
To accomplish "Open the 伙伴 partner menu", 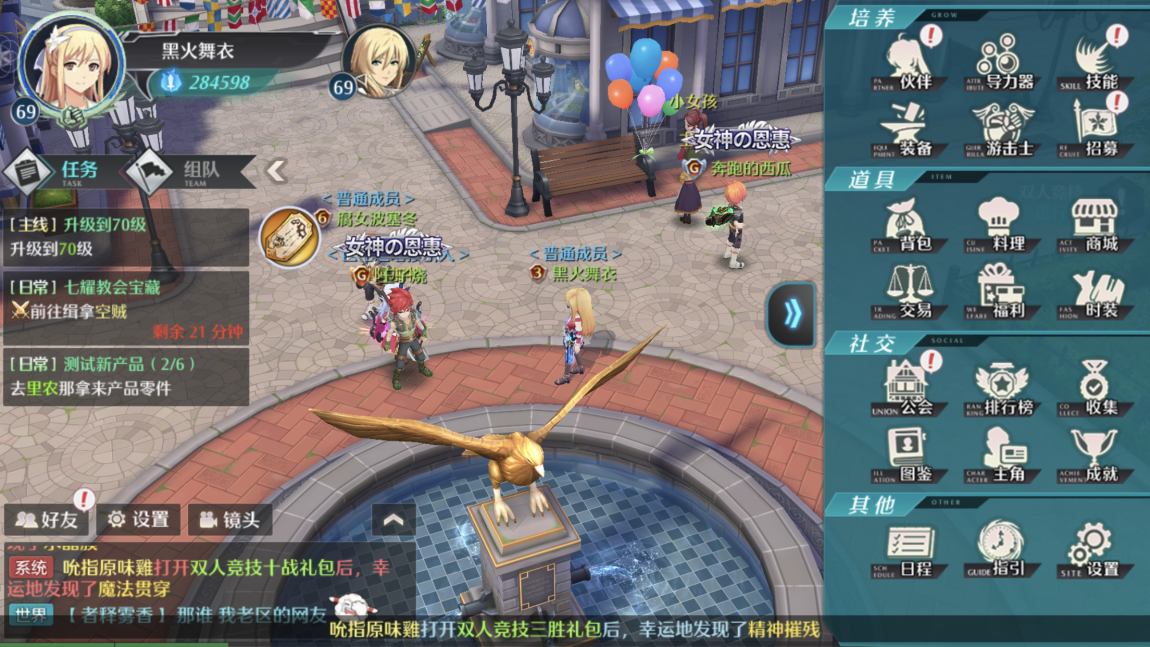I will (909, 62).
